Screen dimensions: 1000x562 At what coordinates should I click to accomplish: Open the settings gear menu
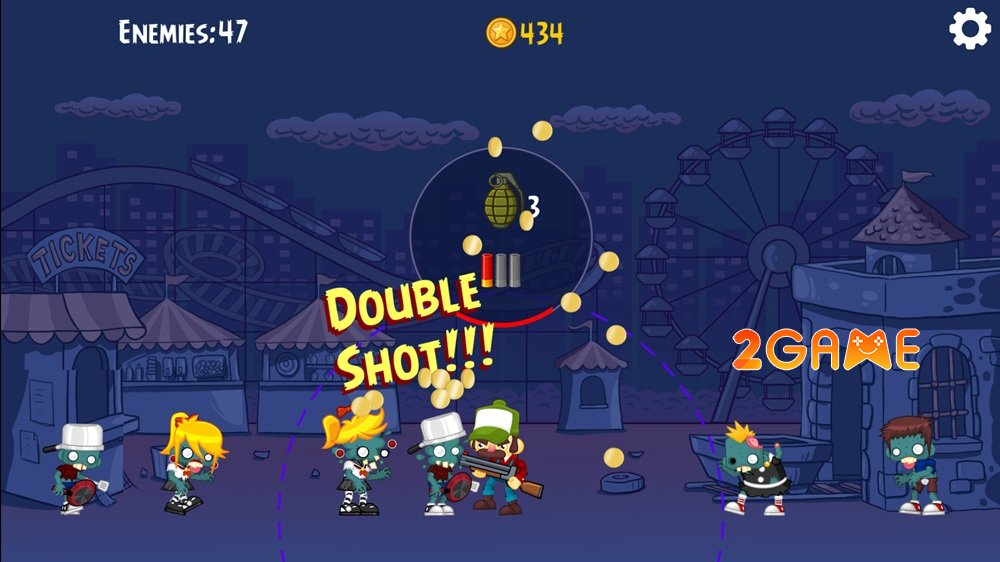tap(969, 30)
